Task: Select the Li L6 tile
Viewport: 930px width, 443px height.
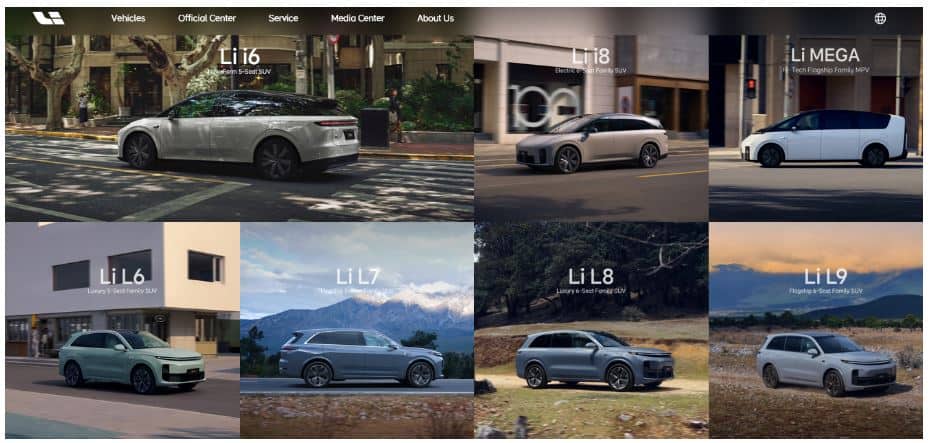Action: tap(122, 330)
